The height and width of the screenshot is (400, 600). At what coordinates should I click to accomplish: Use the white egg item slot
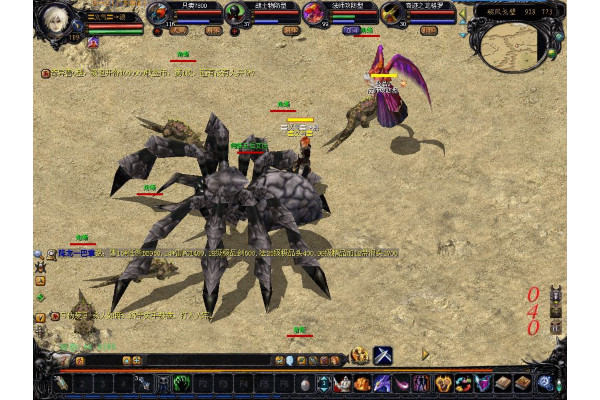click(x=305, y=384)
